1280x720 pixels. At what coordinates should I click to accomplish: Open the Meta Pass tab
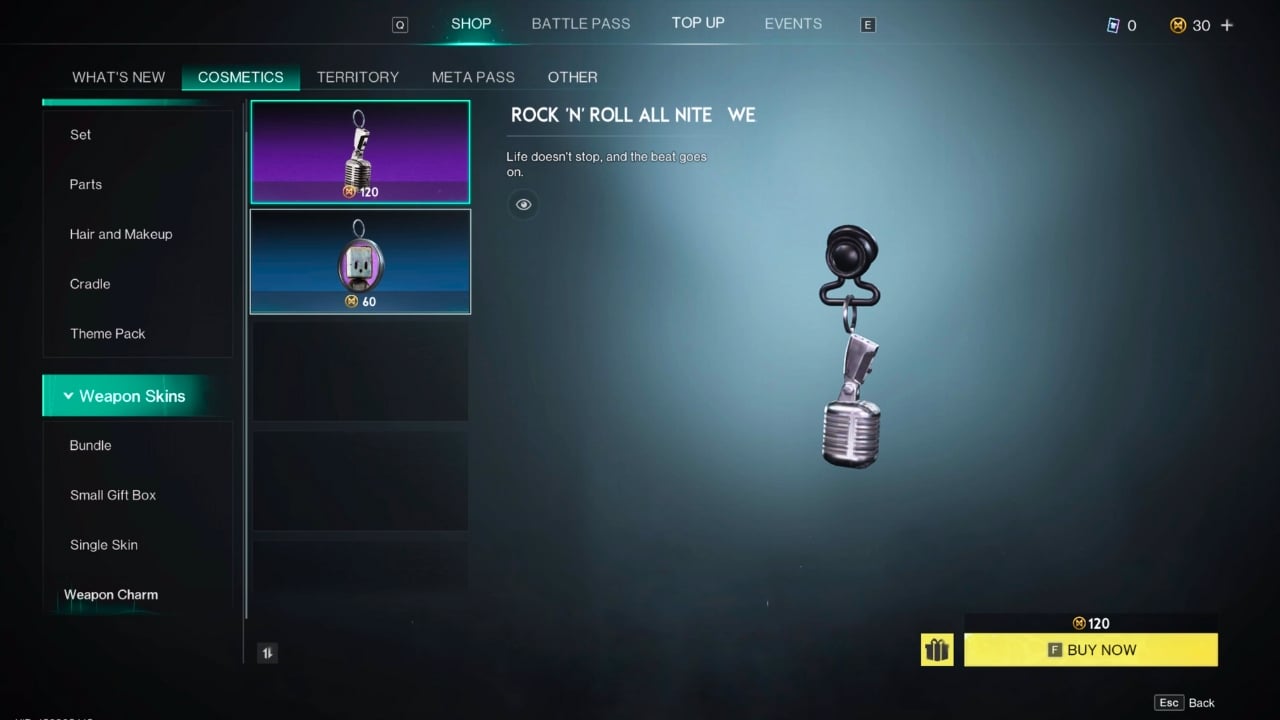pos(473,77)
